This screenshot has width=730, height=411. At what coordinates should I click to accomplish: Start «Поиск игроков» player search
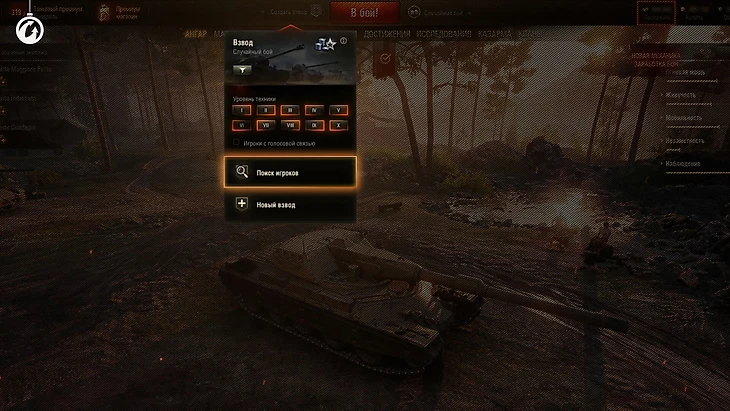pyautogui.click(x=290, y=172)
